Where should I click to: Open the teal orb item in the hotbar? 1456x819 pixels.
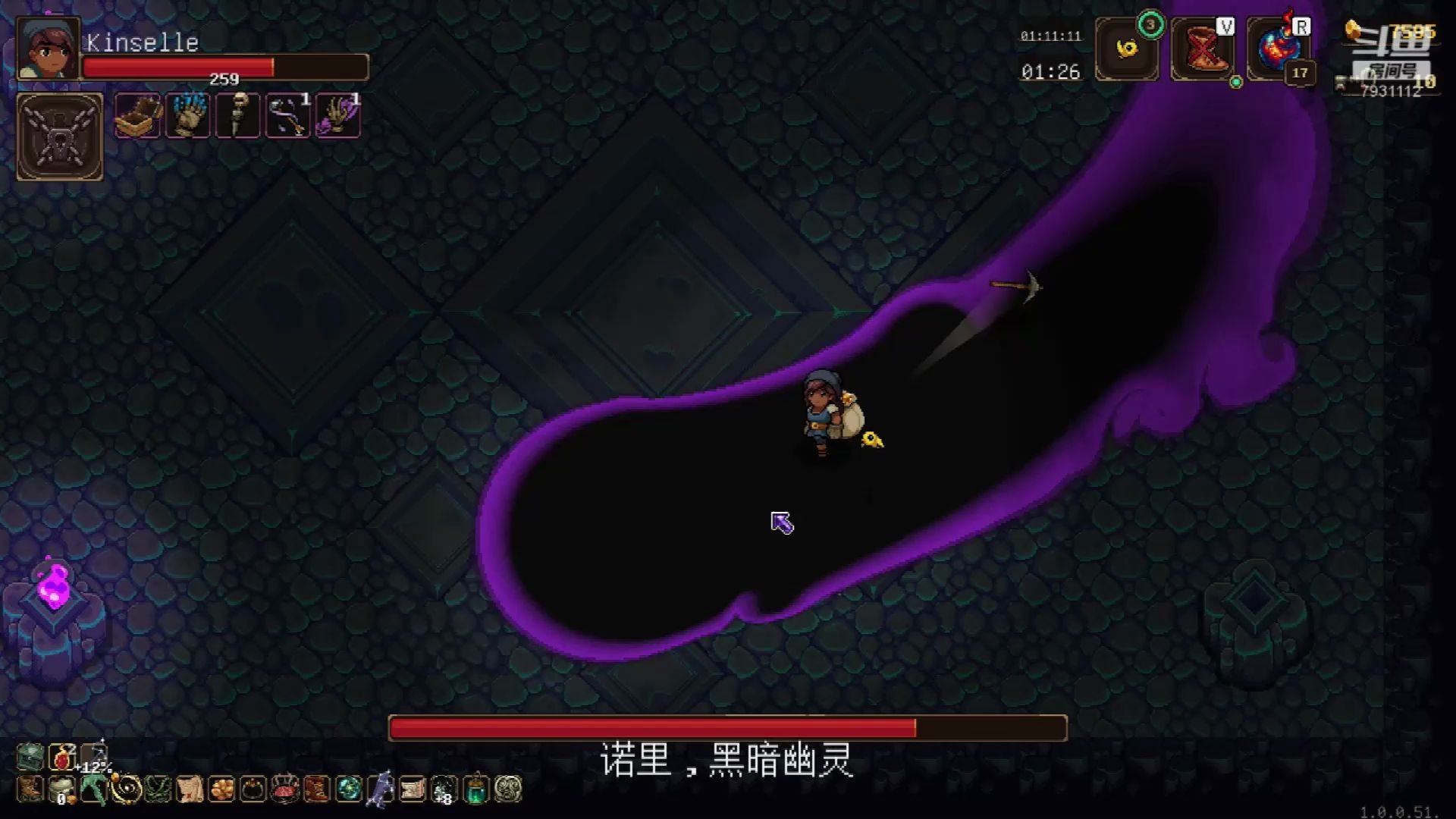click(348, 787)
